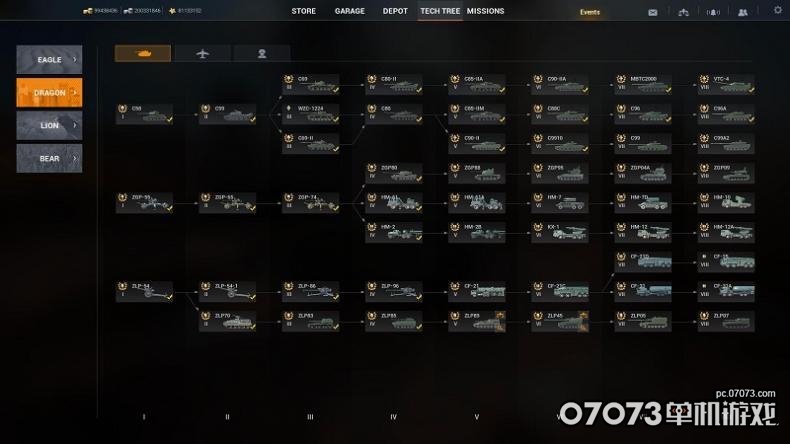Switch to the Bear tech tree
Image resolution: width=790 pixels, height=444 pixels.
click(49, 158)
